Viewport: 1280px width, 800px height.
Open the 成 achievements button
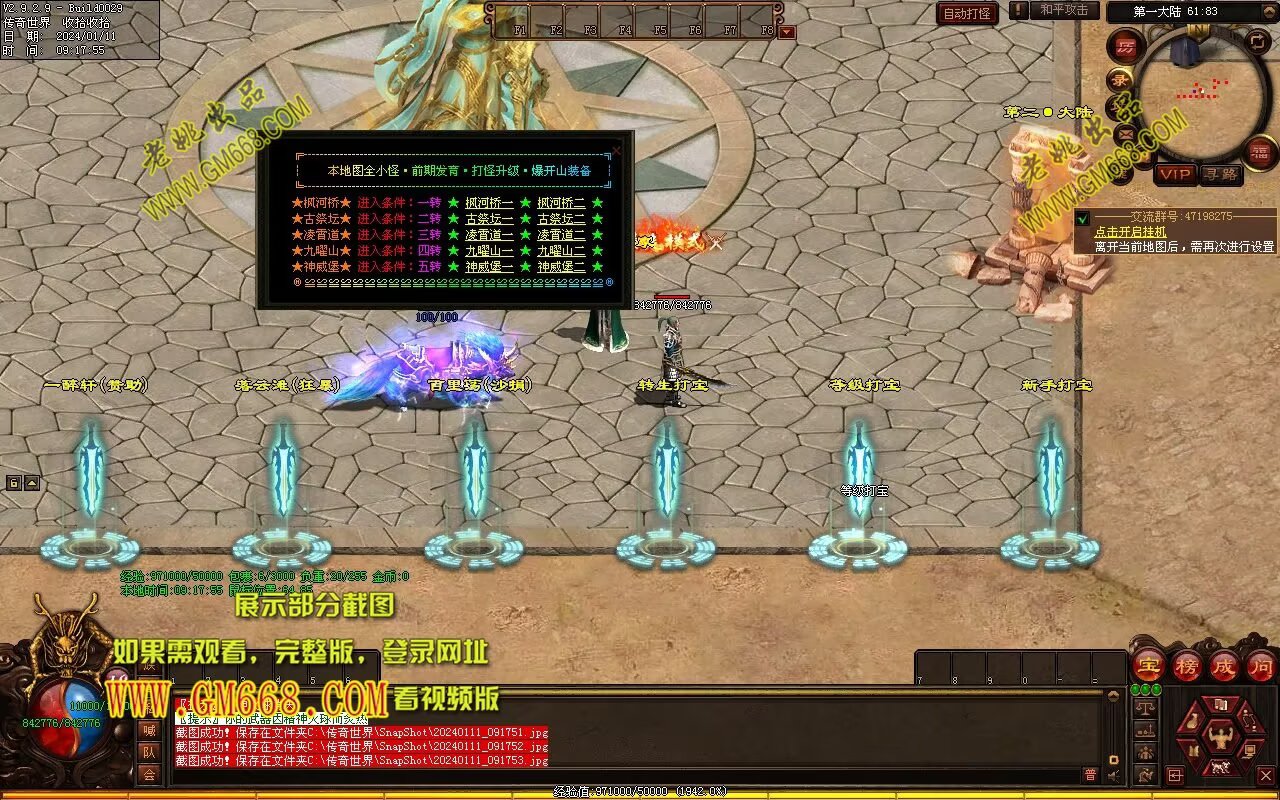pos(1224,666)
